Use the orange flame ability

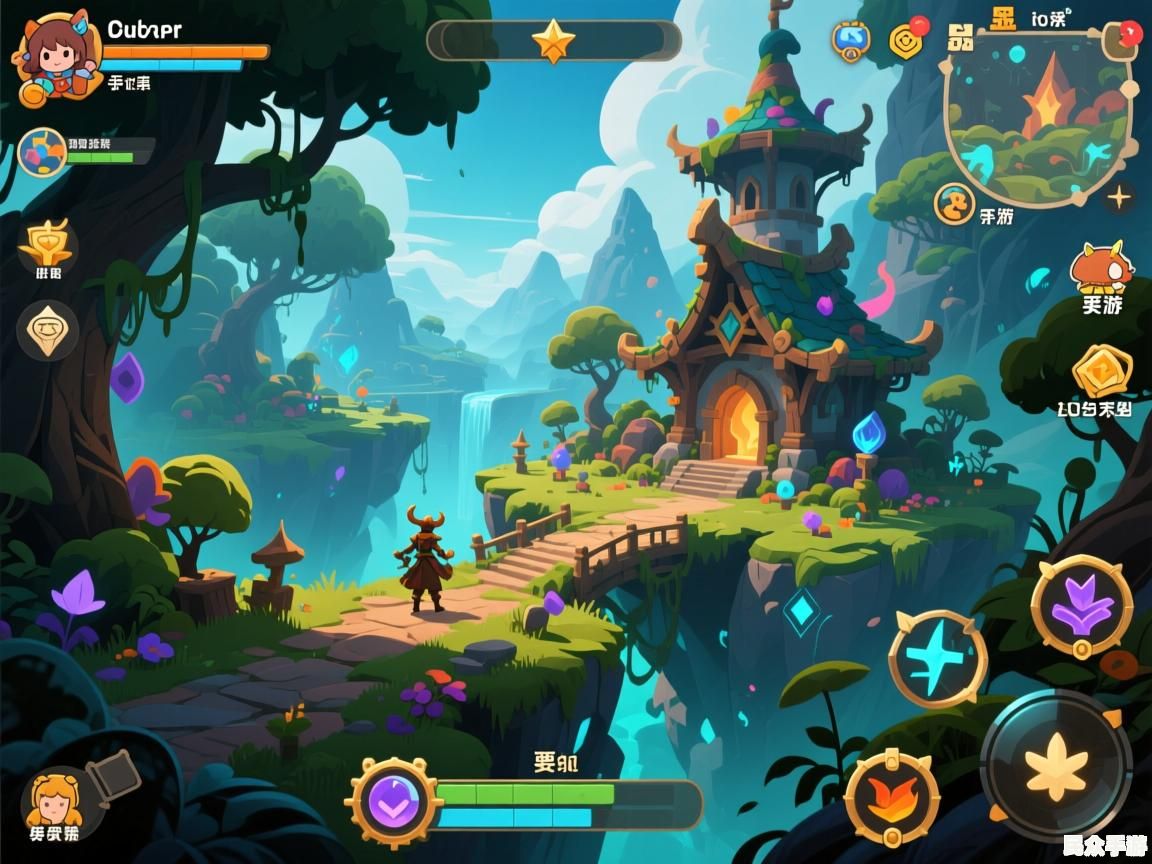coord(891,797)
